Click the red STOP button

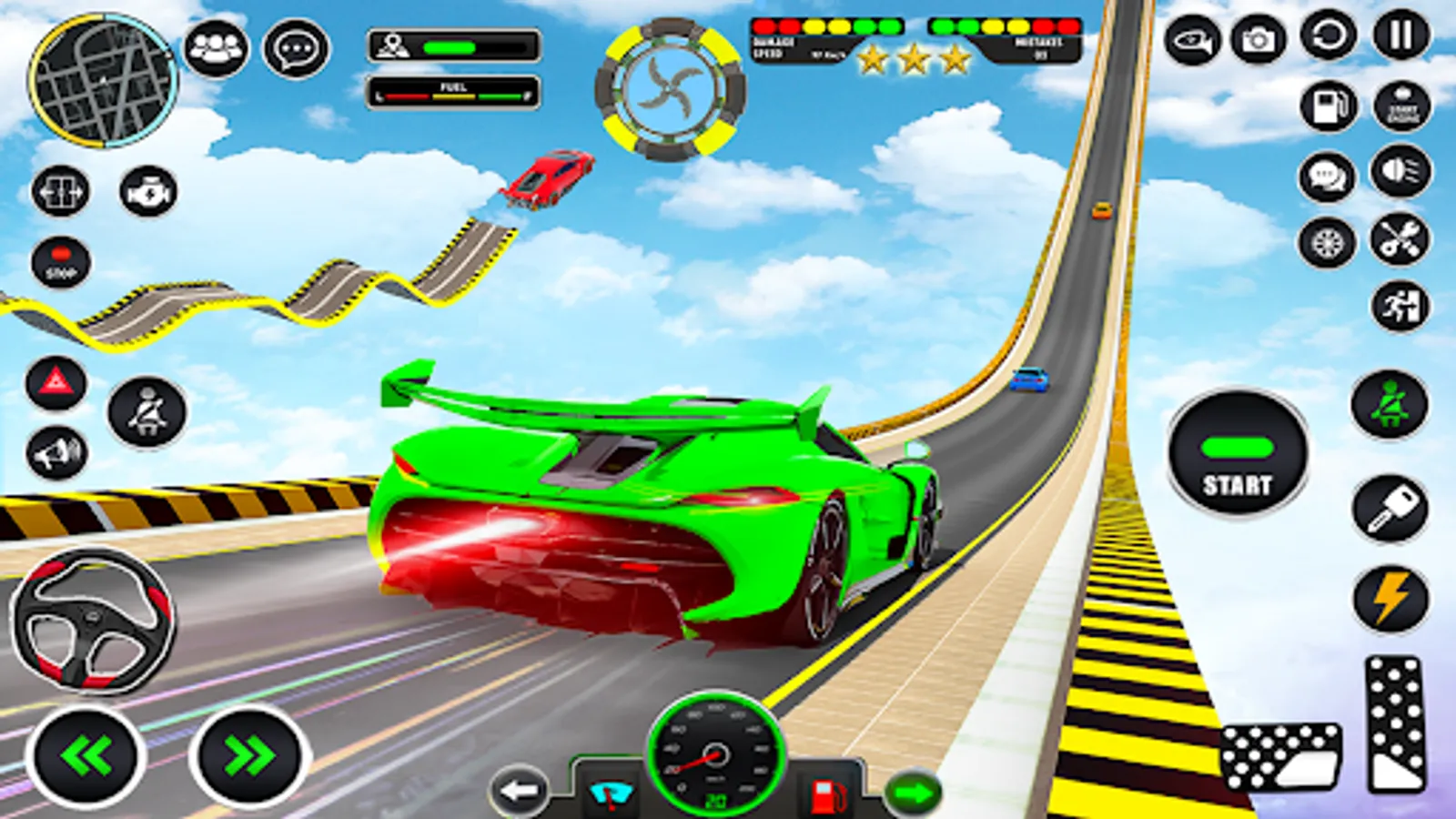click(61, 261)
